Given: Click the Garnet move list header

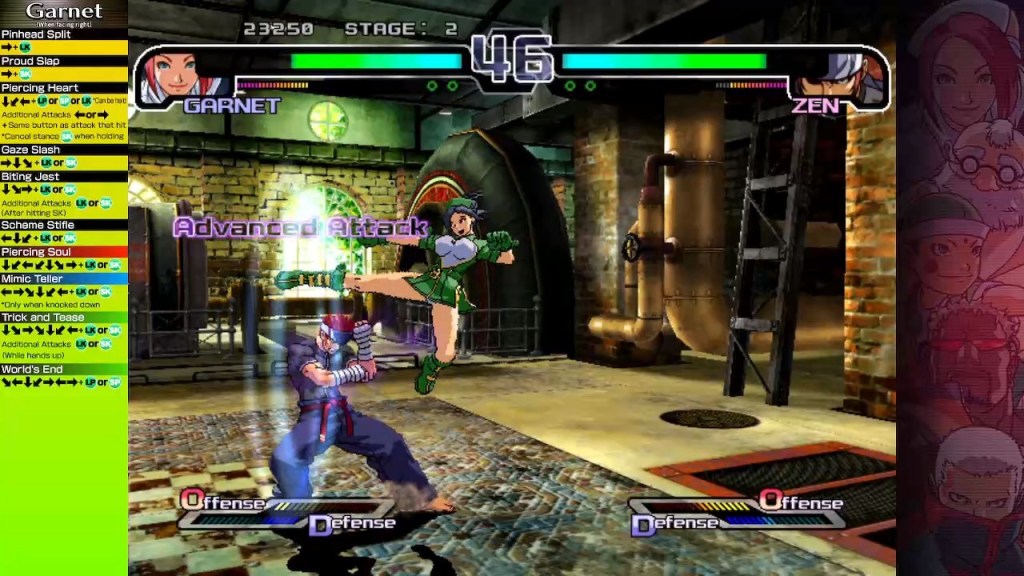Looking at the screenshot, I should click(x=64, y=12).
